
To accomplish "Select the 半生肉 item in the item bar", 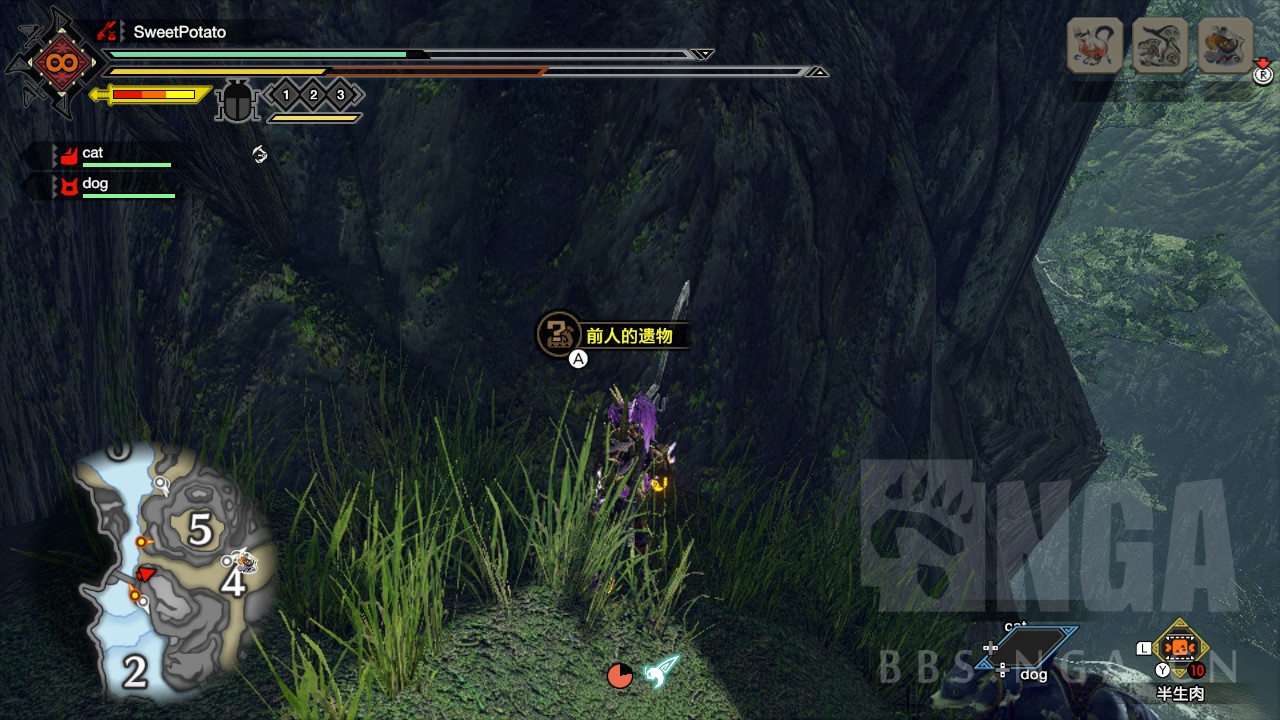I will [x=1181, y=650].
